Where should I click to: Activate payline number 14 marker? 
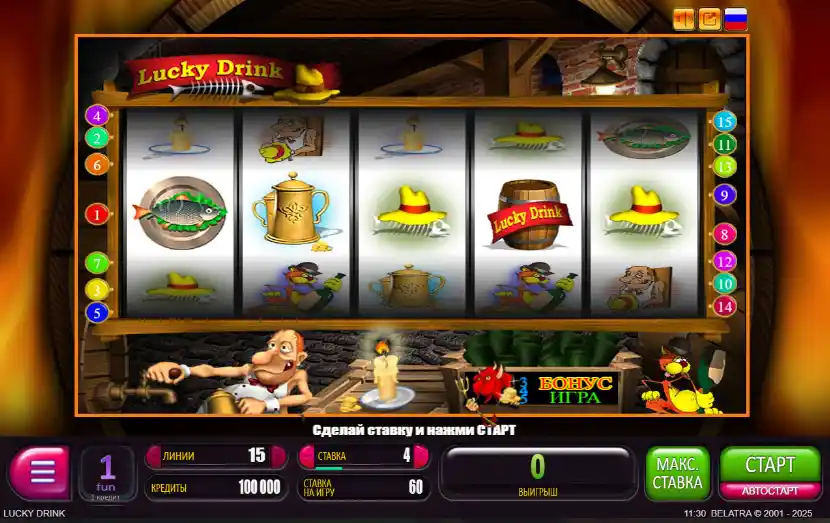725,306
